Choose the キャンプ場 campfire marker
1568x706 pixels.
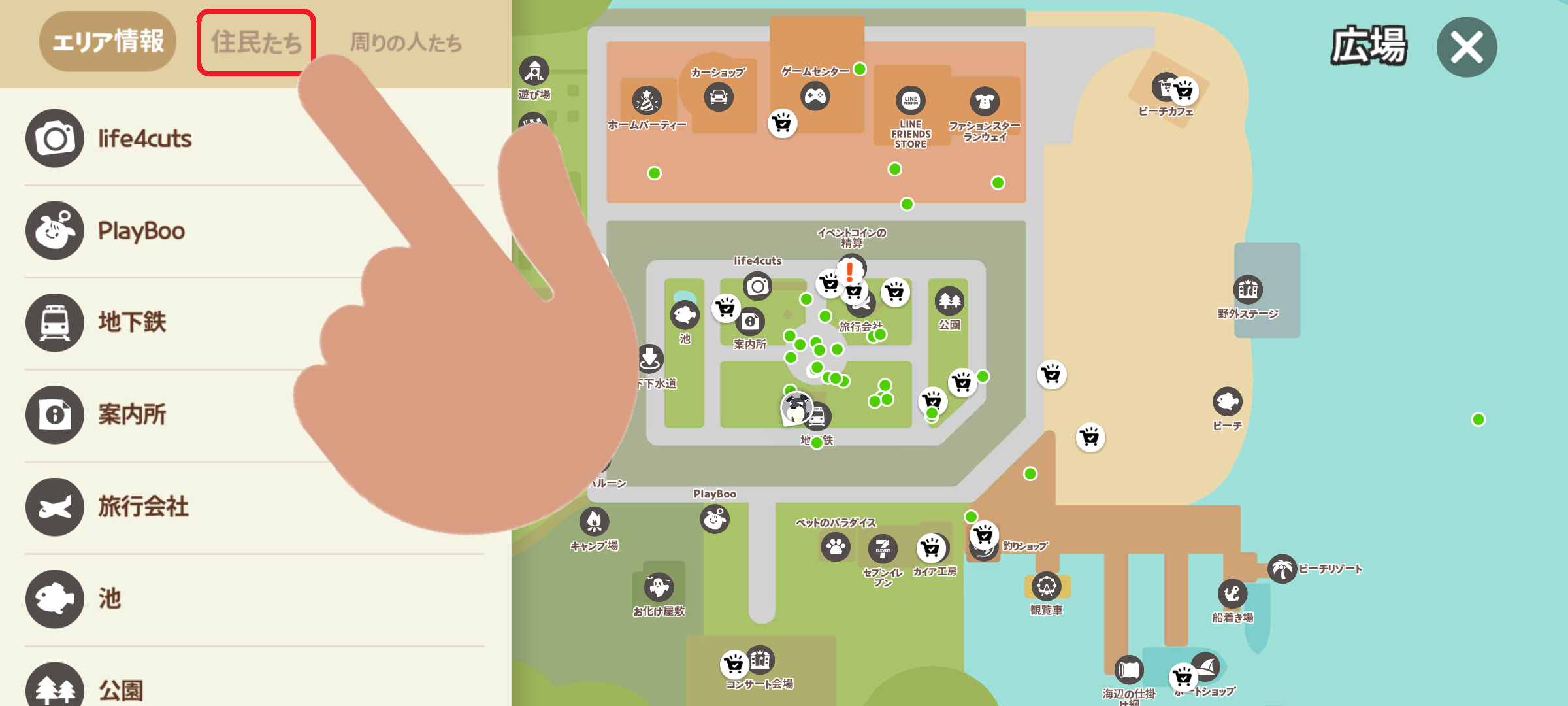click(594, 521)
